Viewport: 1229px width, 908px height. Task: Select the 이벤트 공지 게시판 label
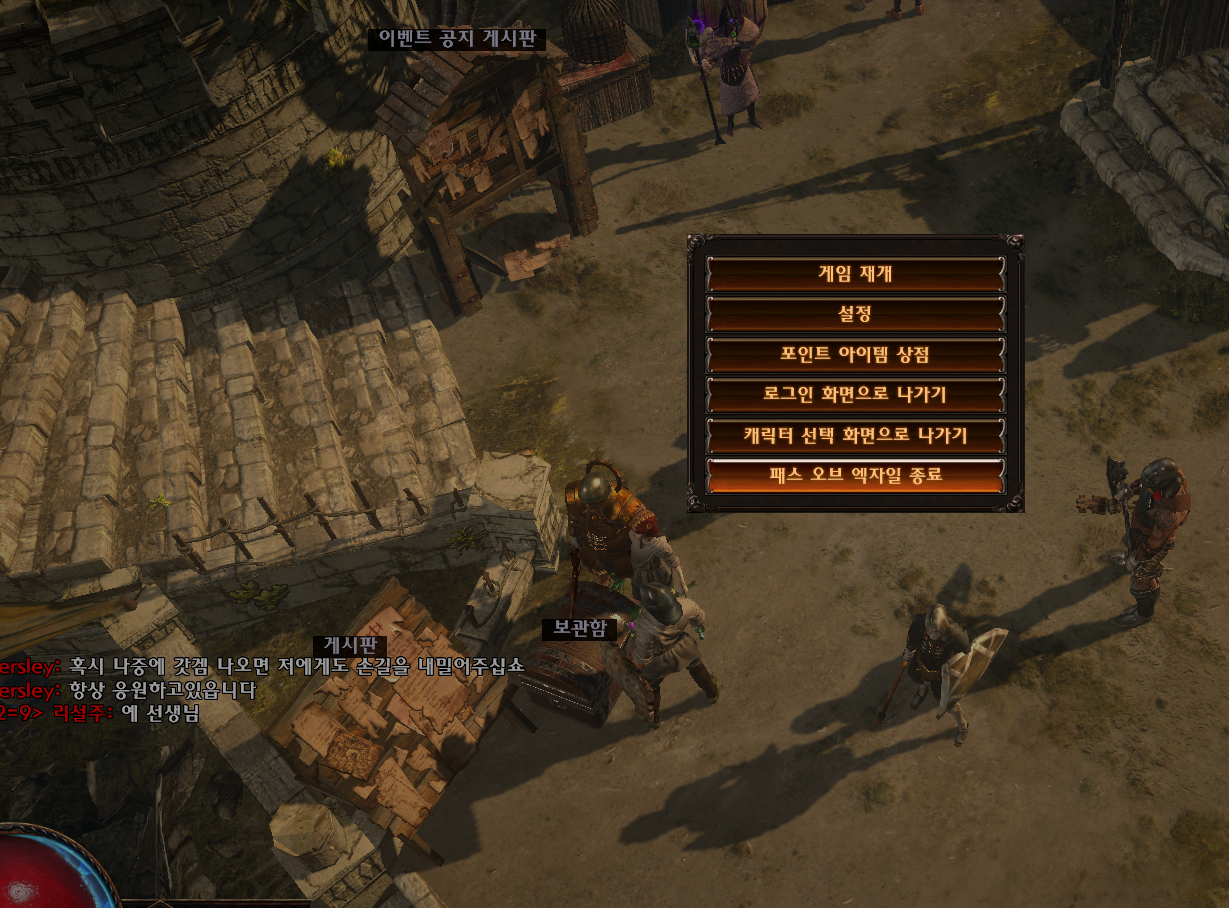(457, 40)
